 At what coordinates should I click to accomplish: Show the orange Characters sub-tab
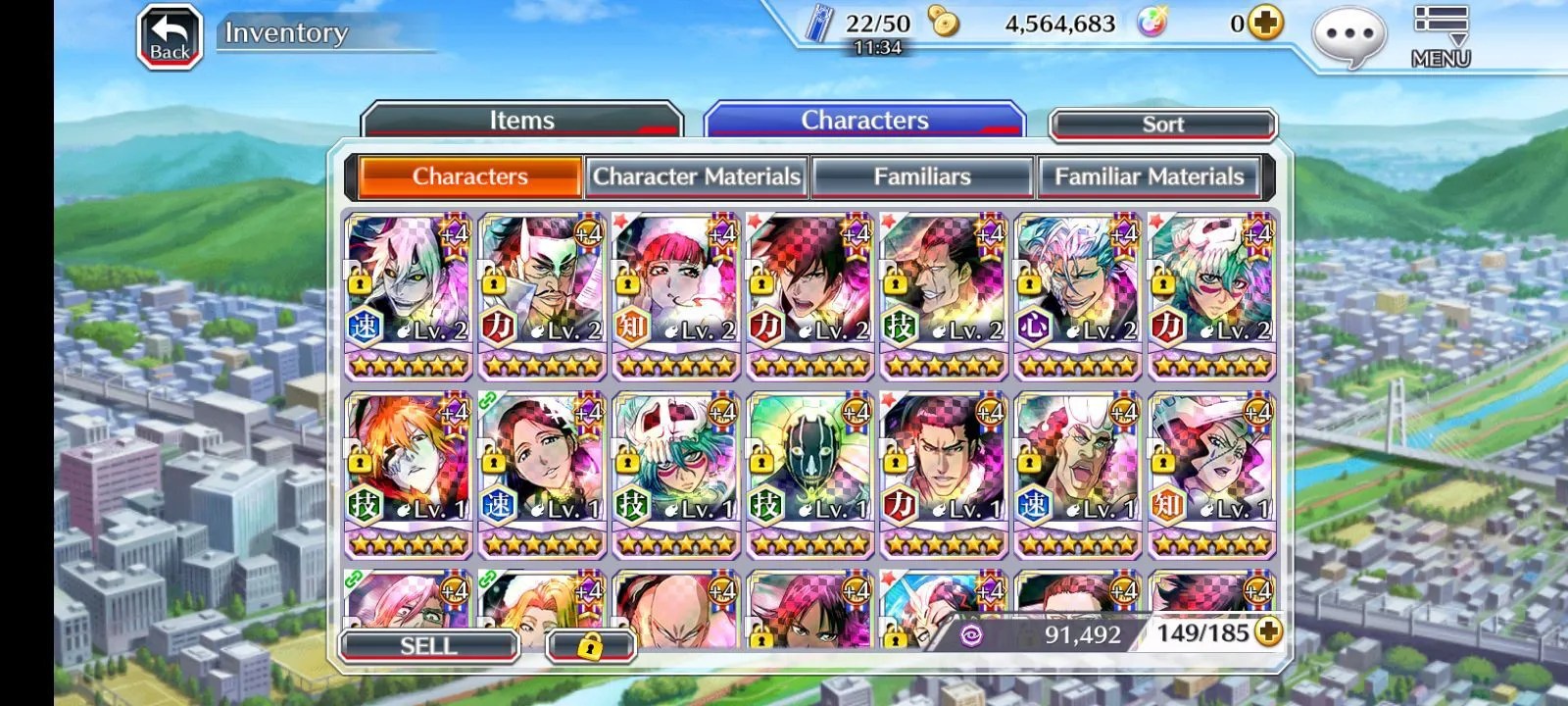coord(469,176)
